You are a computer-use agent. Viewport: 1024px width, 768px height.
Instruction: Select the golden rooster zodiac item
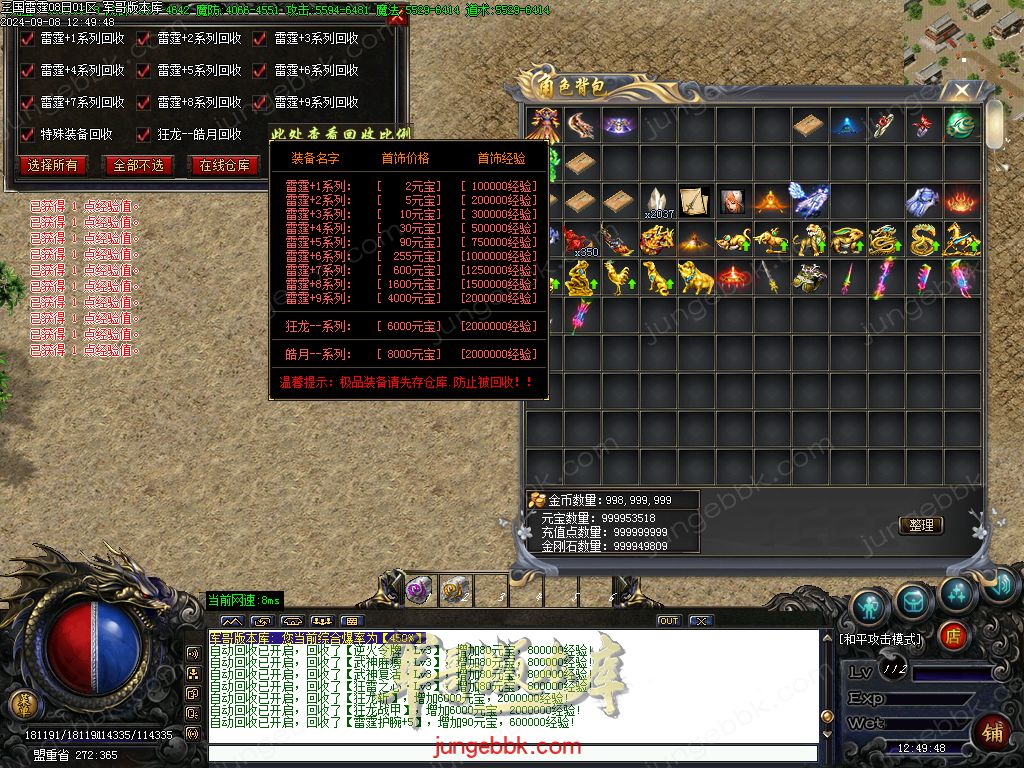(x=619, y=278)
